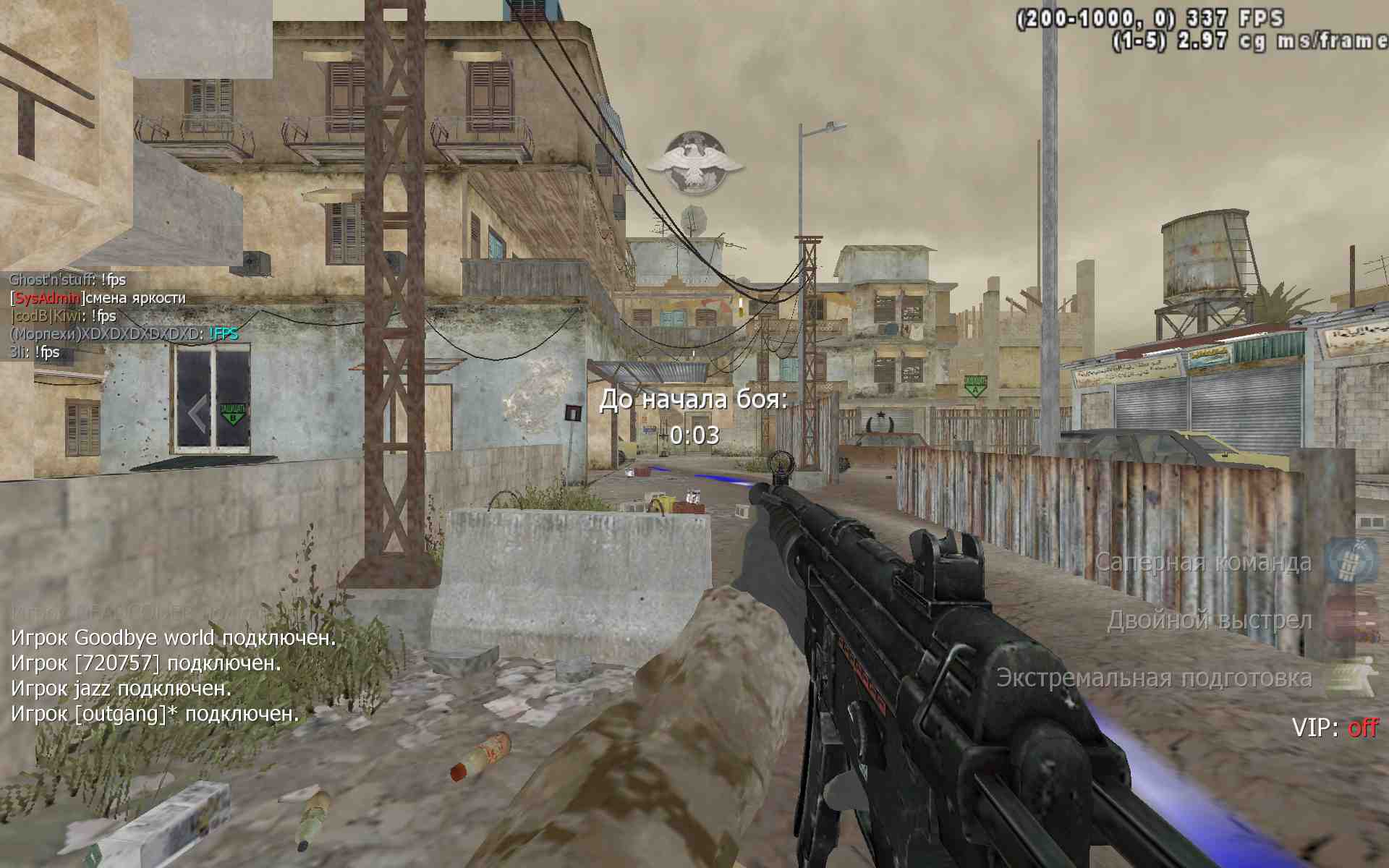Viewport: 1389px width, 868px height.
Task: Click the SysAdmin chat message
Action: [98, 297]
